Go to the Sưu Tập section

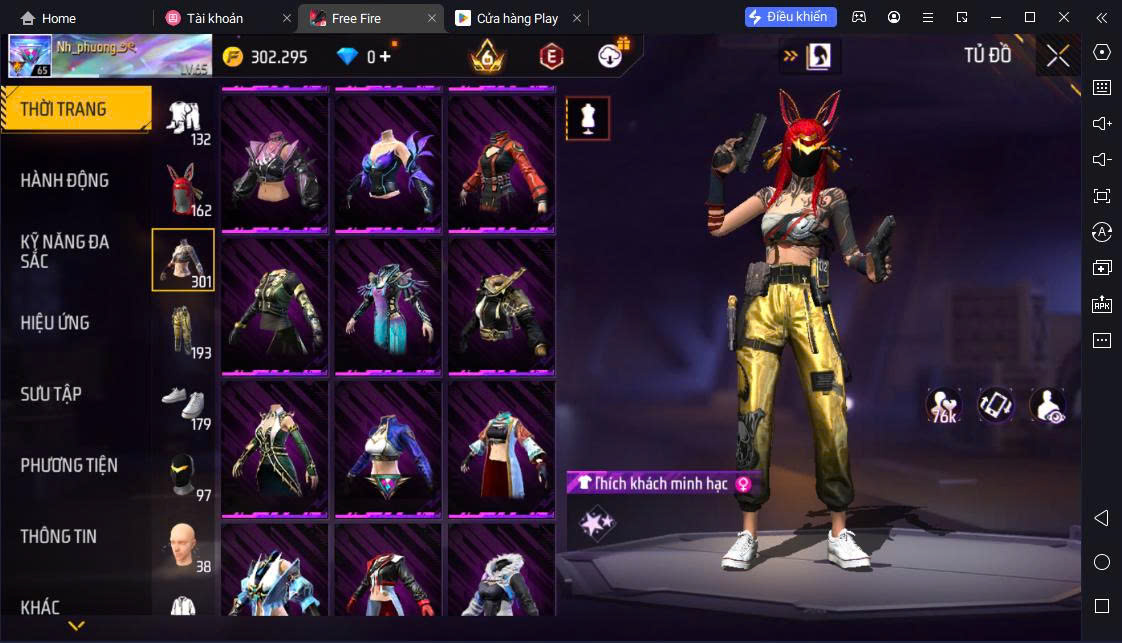(51, 394)
